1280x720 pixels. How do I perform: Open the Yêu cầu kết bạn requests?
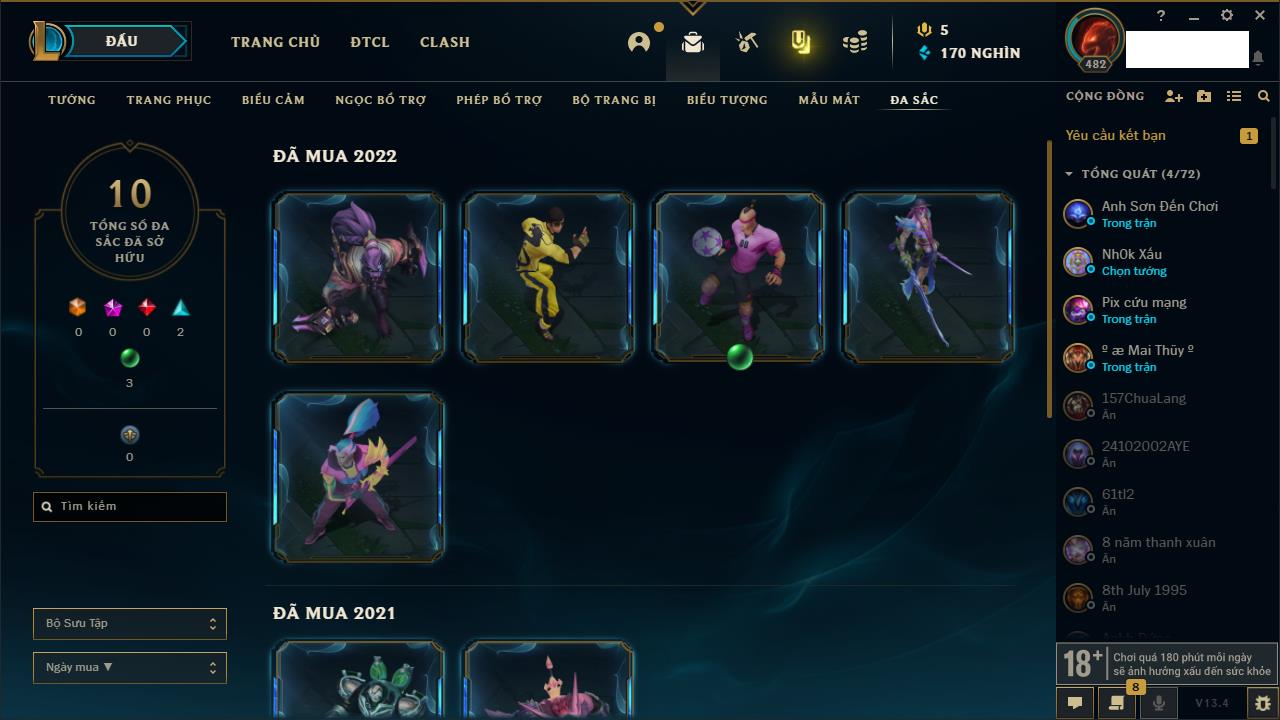point(1116,135)
